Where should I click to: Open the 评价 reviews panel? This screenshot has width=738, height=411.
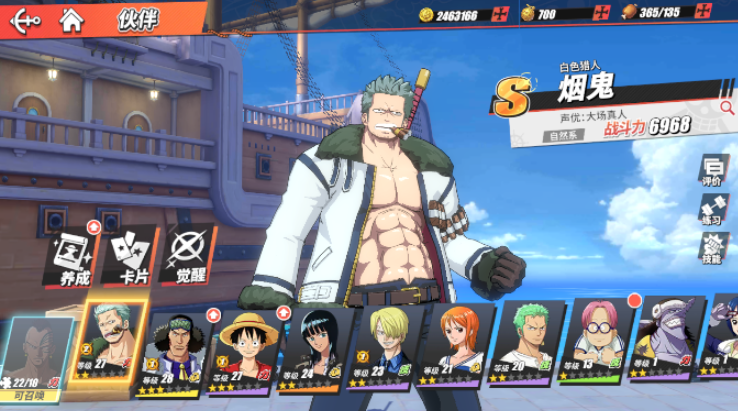pyautogui.click(x=713, y=171)
